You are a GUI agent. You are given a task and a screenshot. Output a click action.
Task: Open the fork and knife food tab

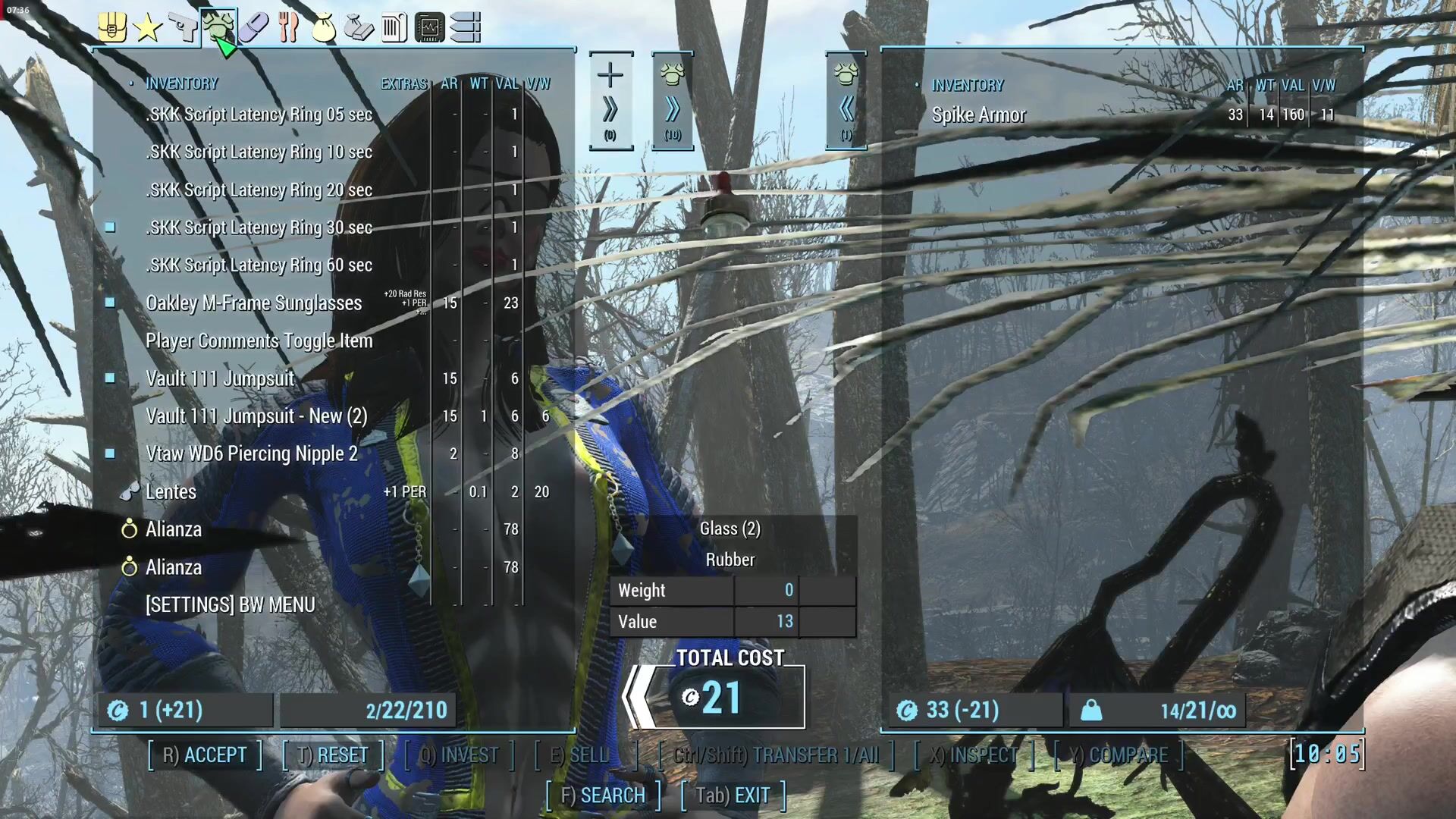288,28
